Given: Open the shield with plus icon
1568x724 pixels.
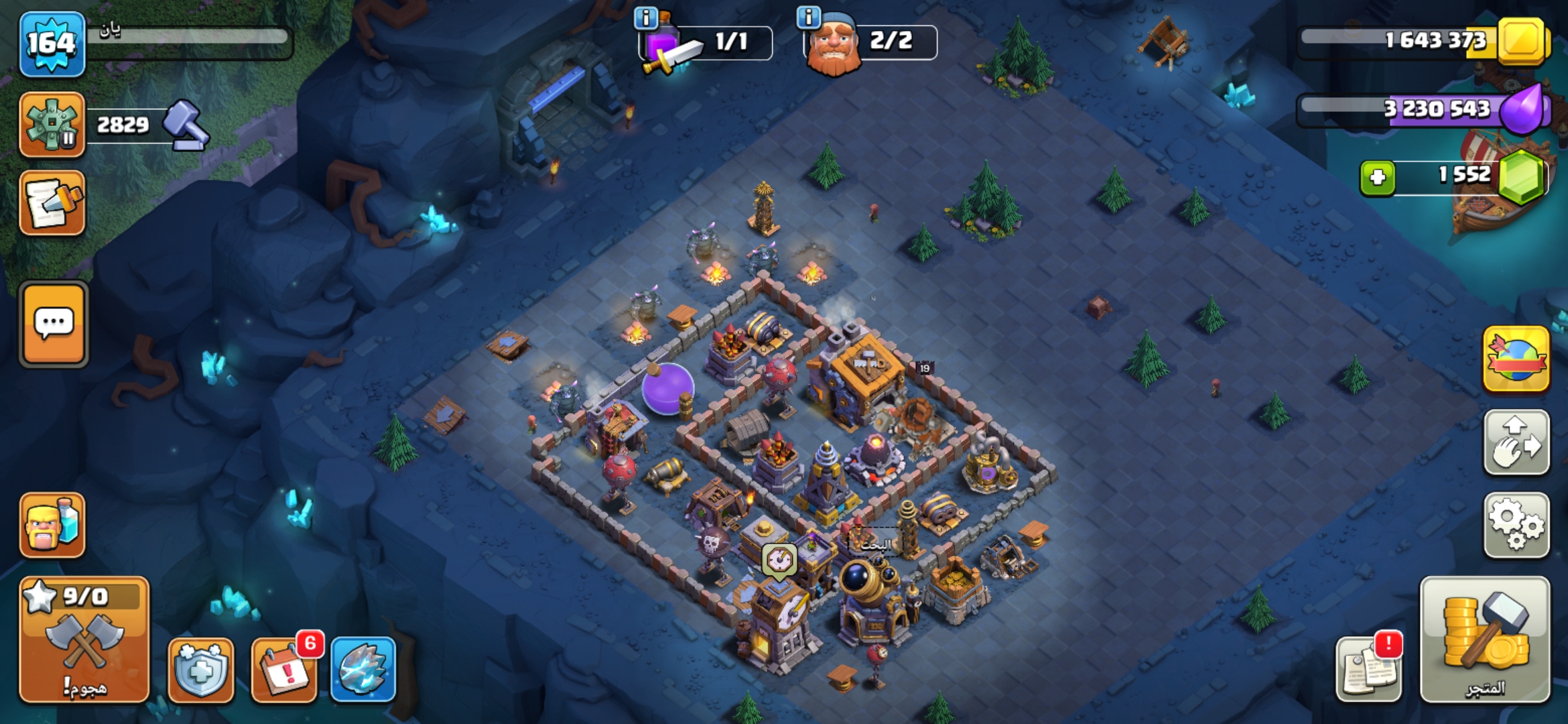Looking at the screenshot, I should [201, 670].
